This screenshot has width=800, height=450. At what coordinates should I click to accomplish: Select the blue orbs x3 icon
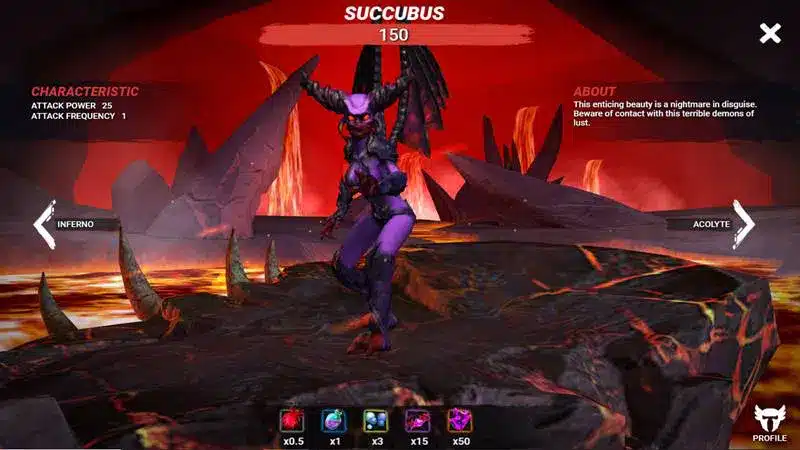376,421
